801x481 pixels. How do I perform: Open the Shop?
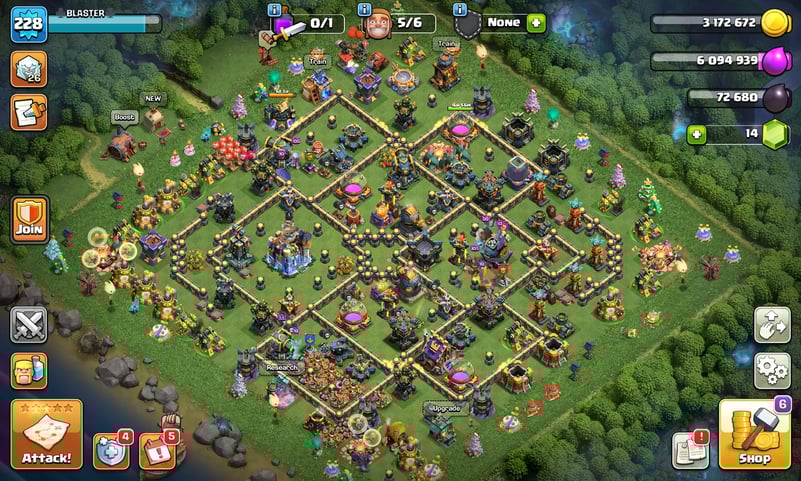pos(755,435)
